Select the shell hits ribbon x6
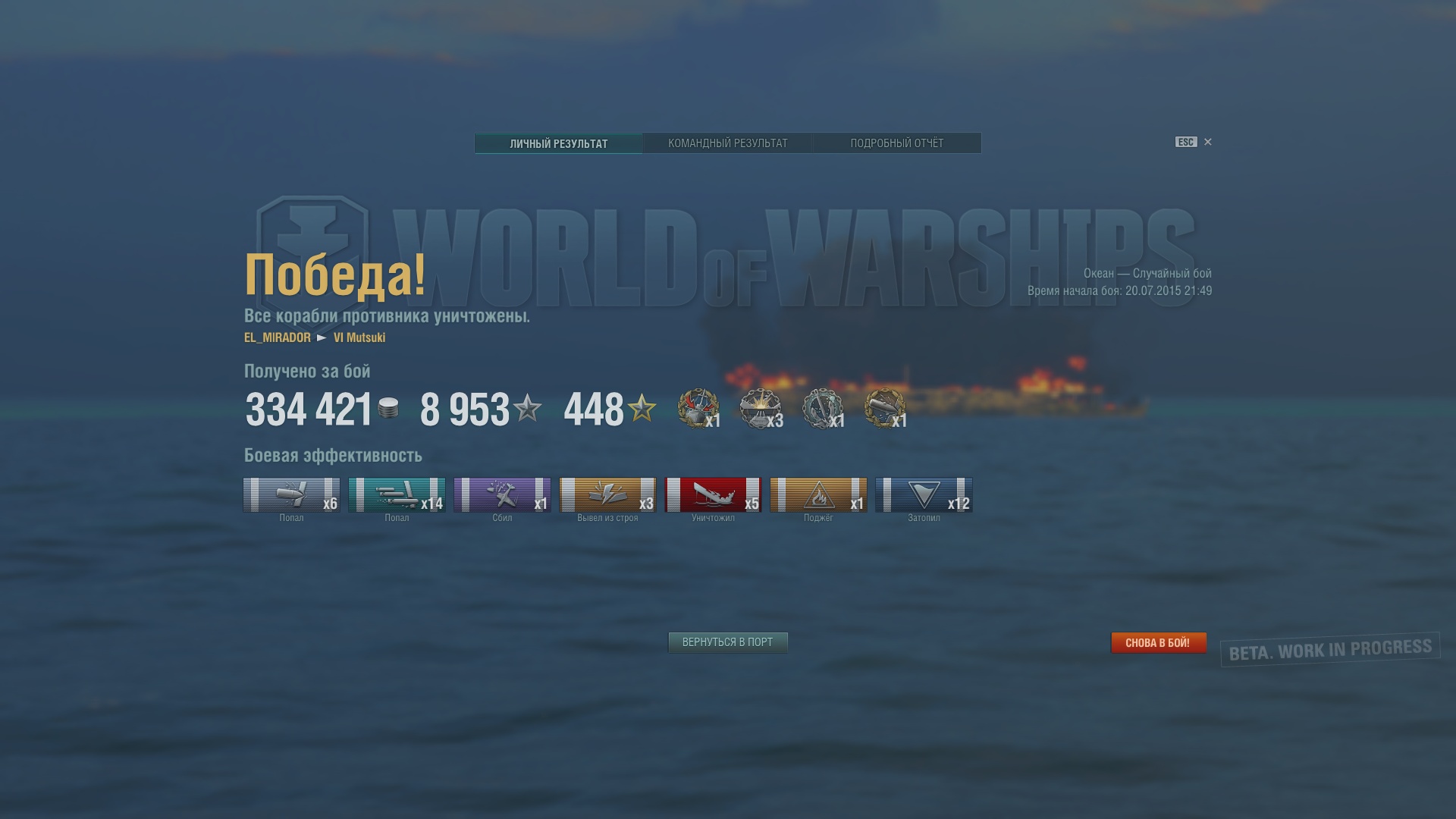1456x819 pixels. (291, 495)
